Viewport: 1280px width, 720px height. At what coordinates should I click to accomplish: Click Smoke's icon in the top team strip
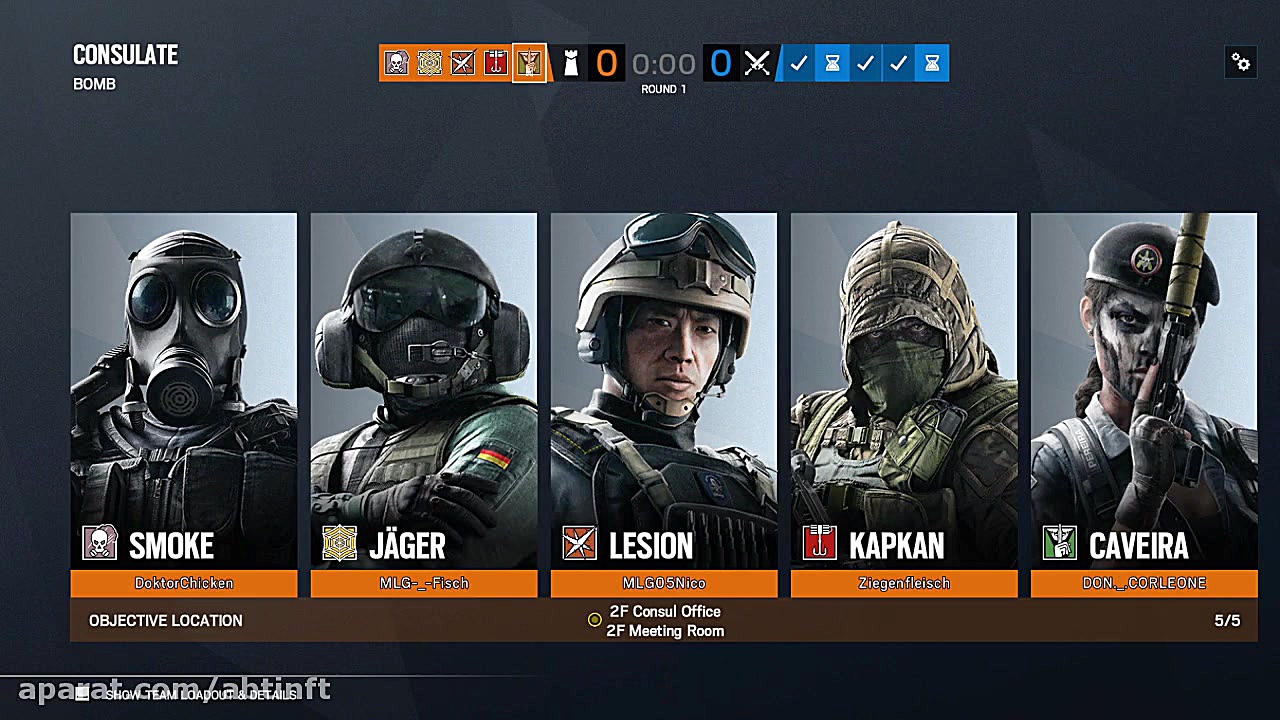pos(396,63)
